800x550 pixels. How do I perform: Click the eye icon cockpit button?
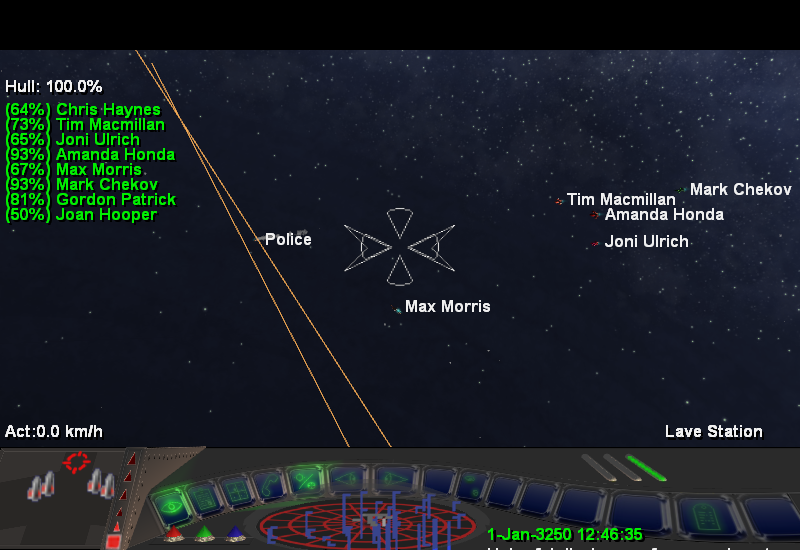[x=172, y=506]
